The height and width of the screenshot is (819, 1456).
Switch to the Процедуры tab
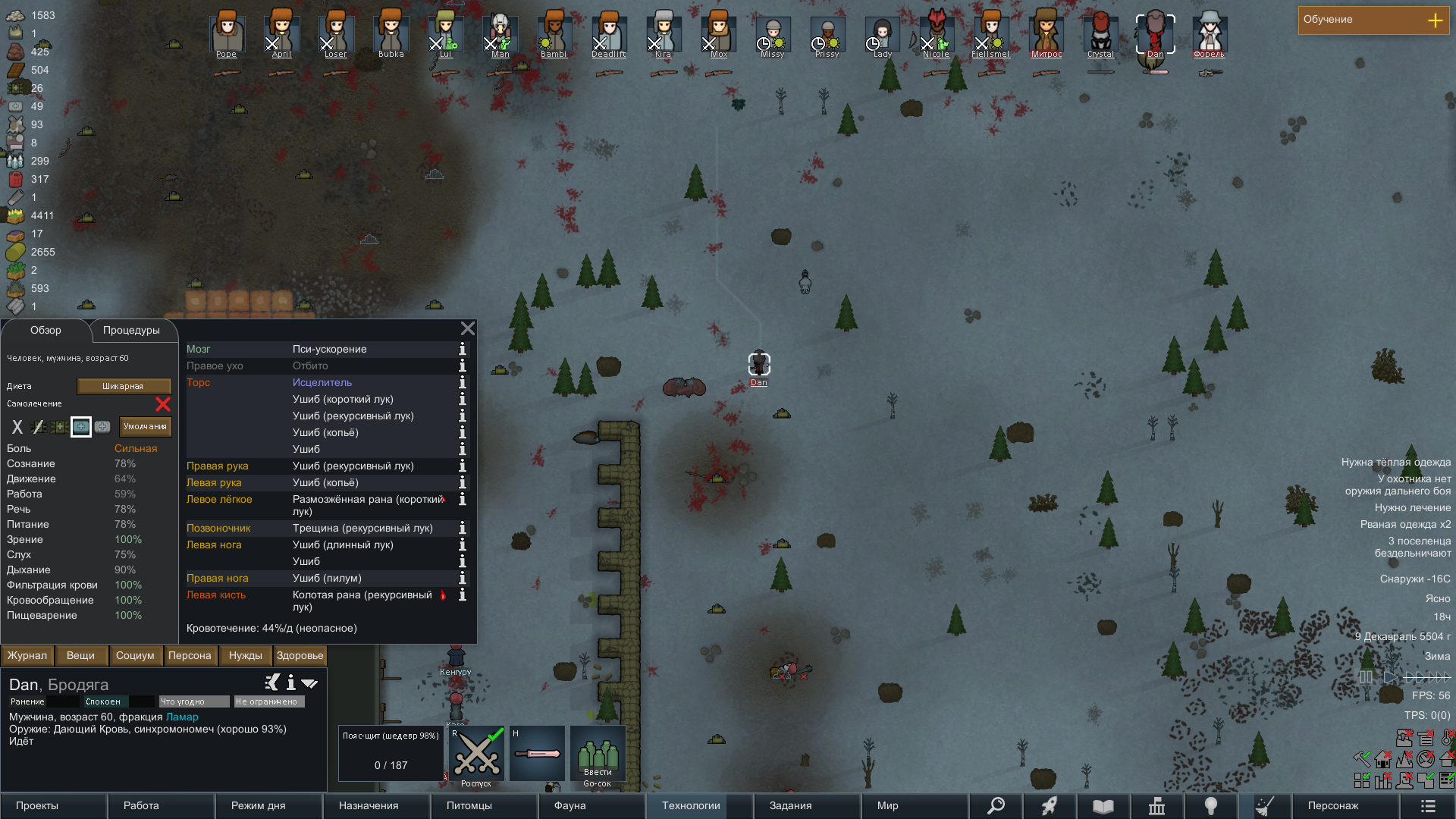132,331
